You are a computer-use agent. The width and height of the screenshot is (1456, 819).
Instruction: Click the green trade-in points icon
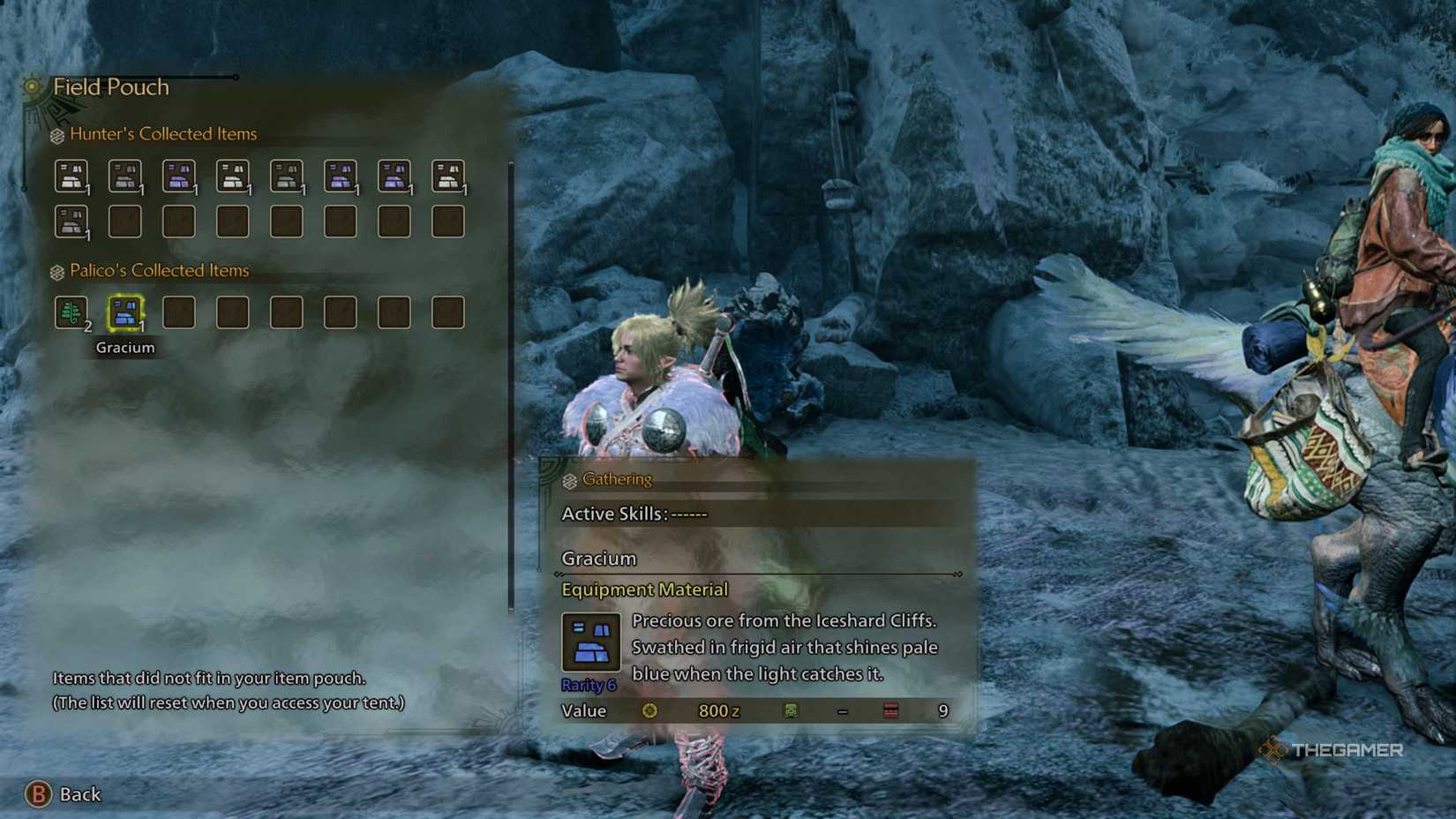[x=790, y=710]
